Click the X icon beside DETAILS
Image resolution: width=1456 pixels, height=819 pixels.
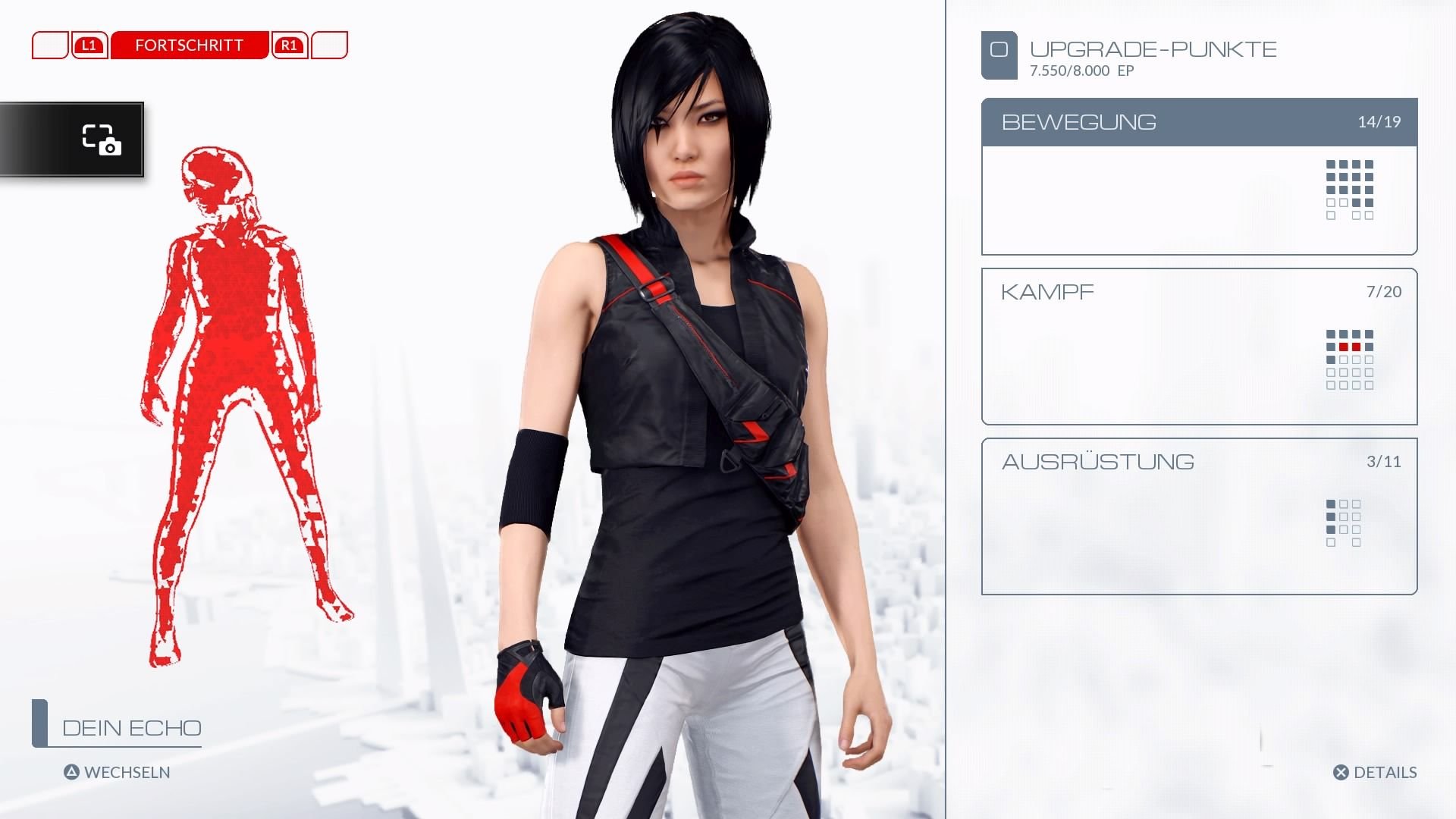point(1341,773)
